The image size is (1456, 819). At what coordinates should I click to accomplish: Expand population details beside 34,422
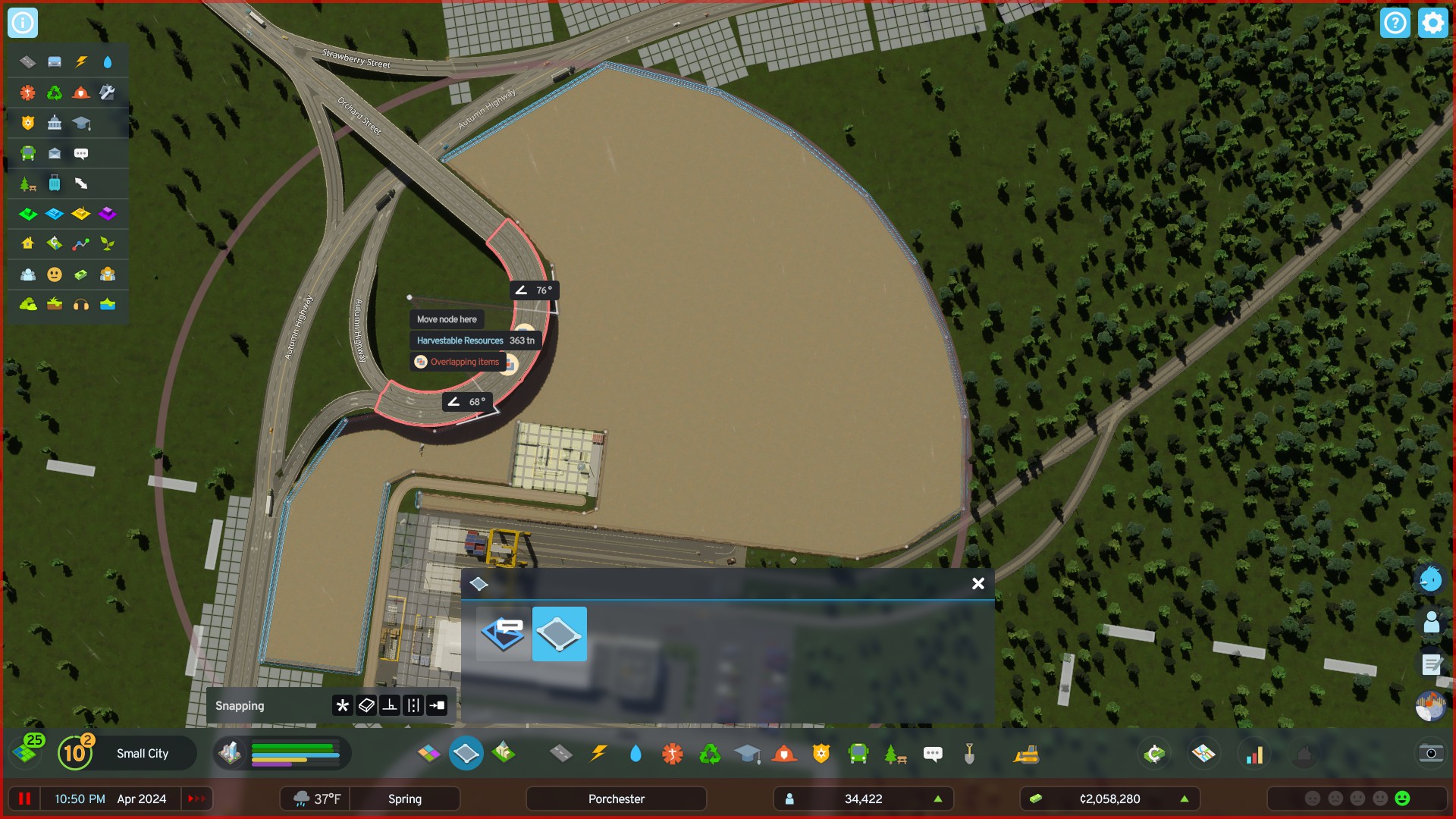[x=937, y=798]
